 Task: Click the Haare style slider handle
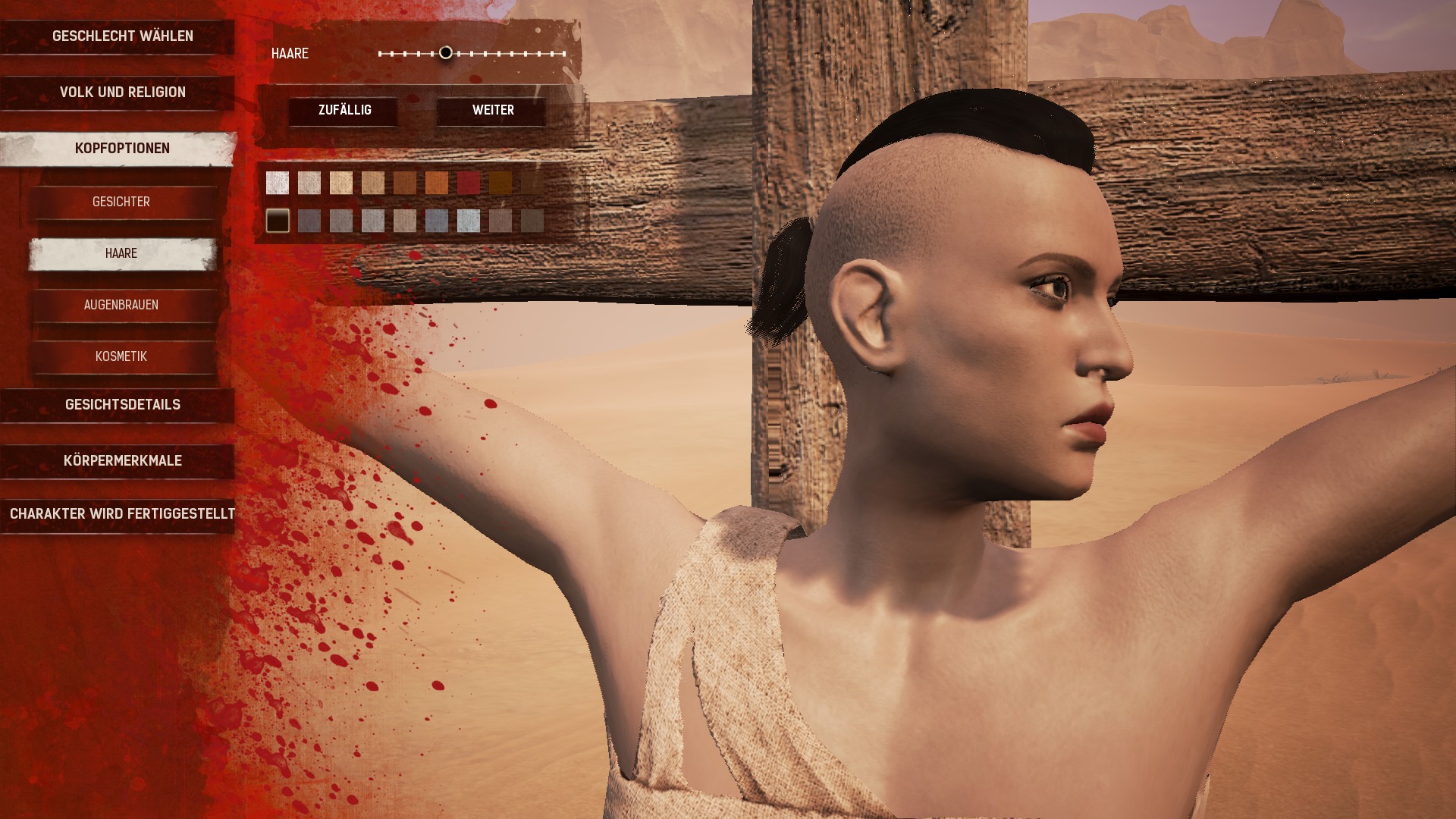click(x=446, y=53)
